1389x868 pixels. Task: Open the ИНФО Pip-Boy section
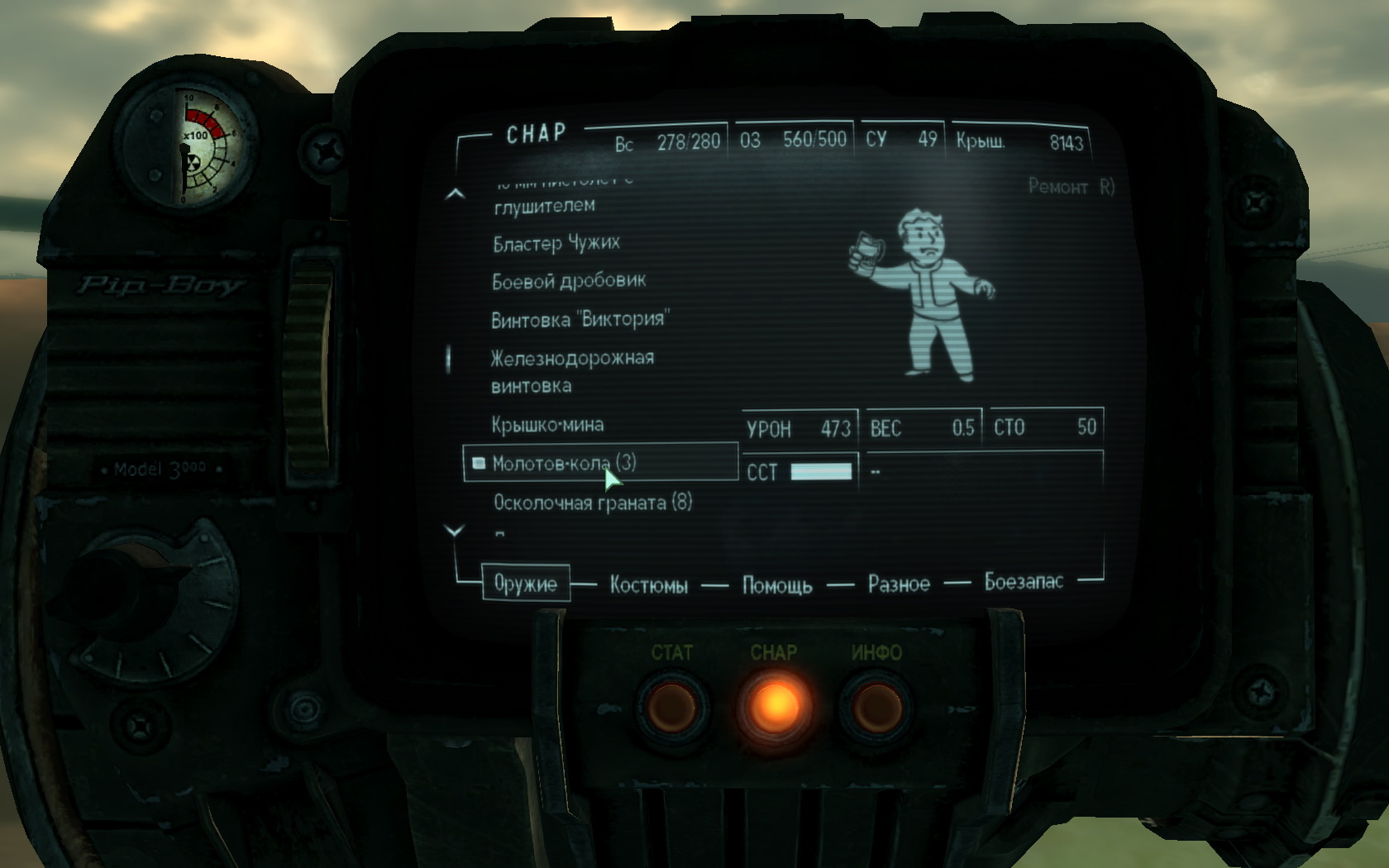[876, 707]
